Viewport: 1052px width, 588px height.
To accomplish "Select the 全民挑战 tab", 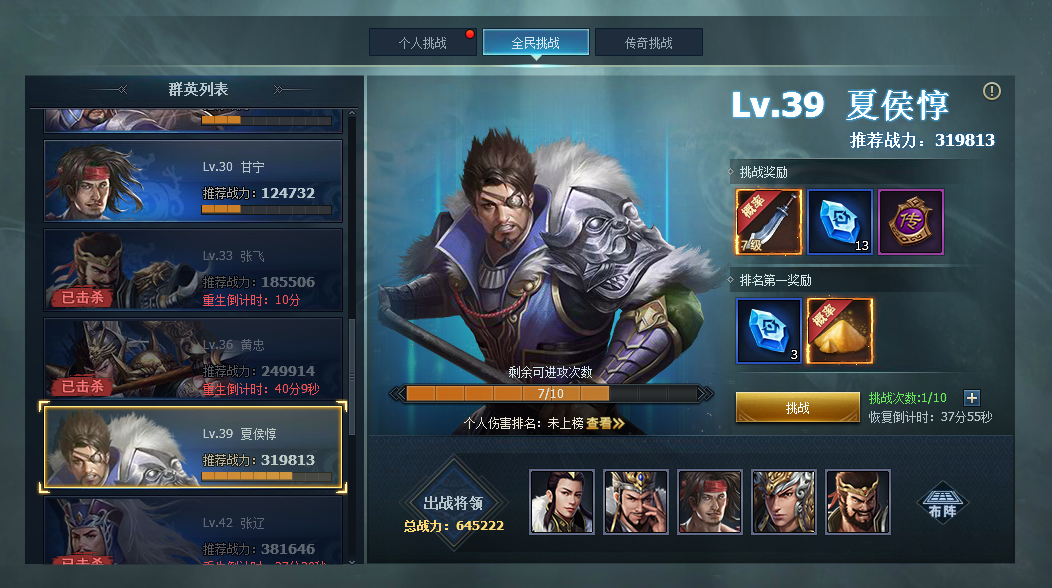I will [x=535, y=43].
